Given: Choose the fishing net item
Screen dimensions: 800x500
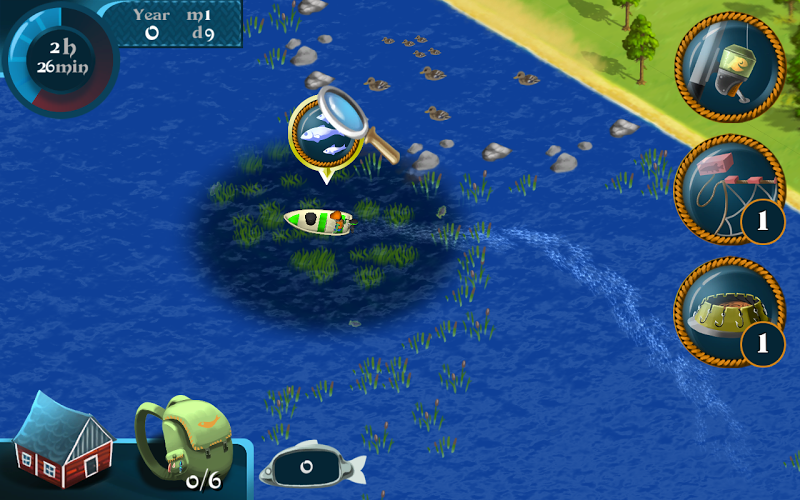Looking at the screenshot, I should coord(728,190).
